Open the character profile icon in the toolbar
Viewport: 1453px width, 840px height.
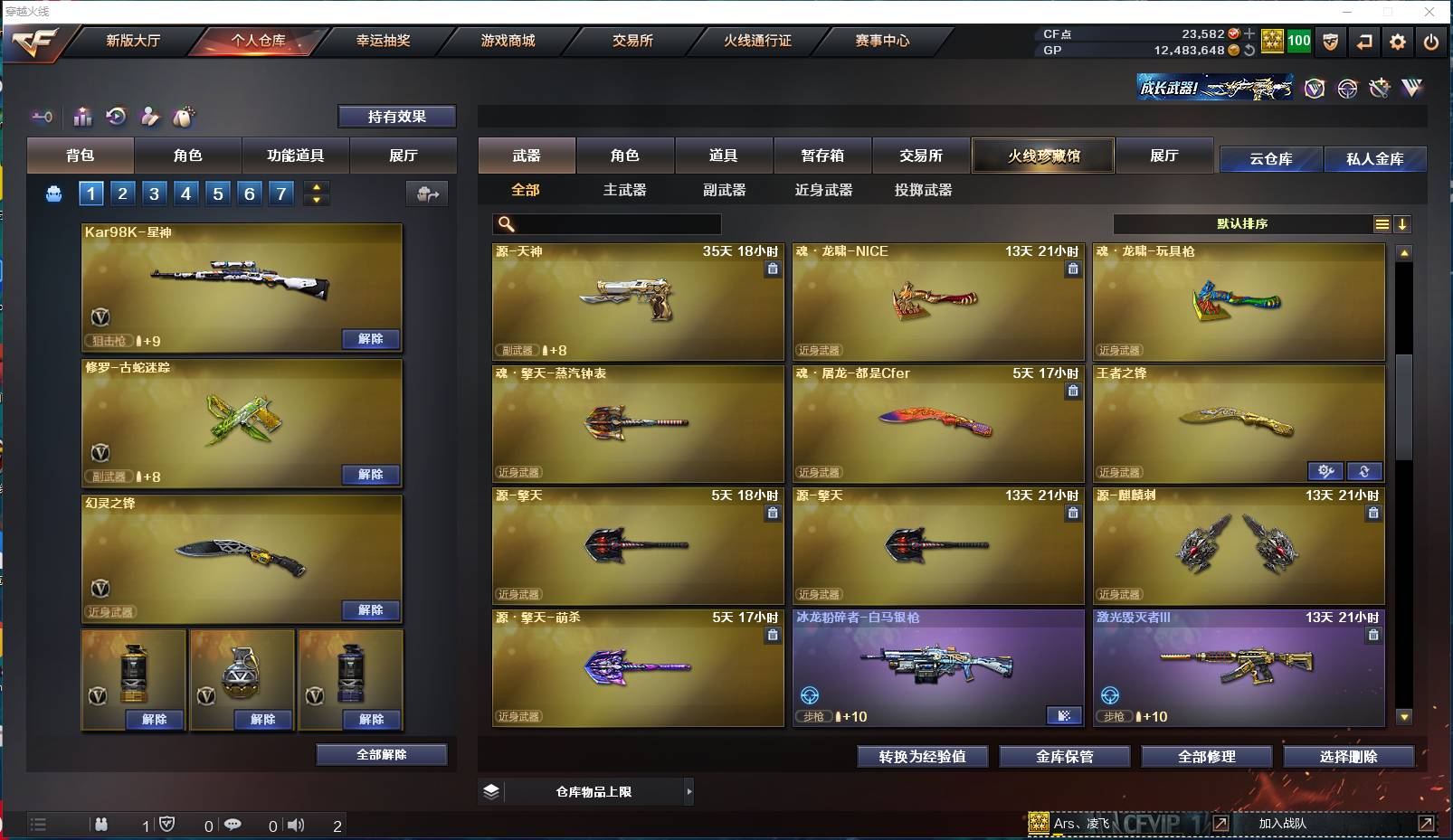coord(150,117)
